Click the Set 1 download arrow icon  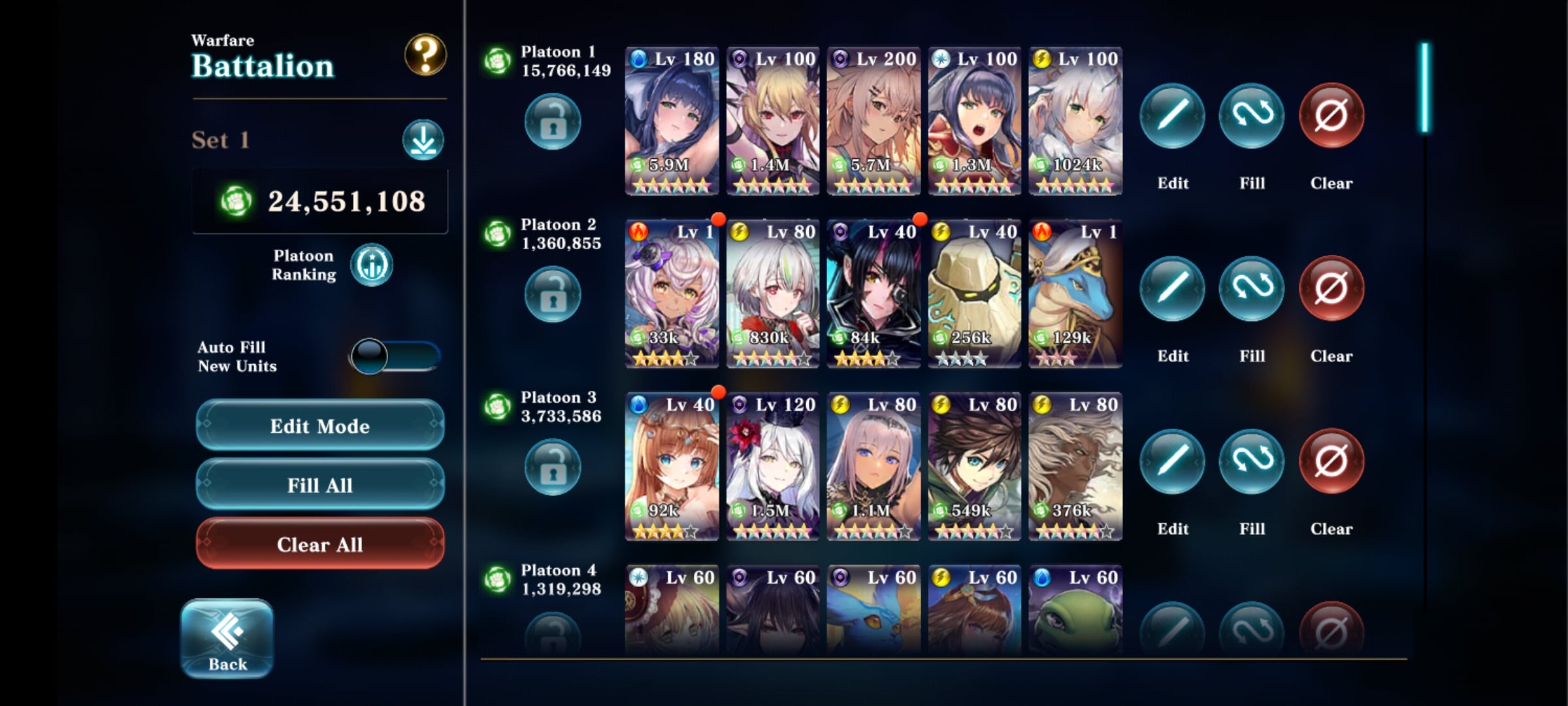pyautogui.click(x=423, y=140)
